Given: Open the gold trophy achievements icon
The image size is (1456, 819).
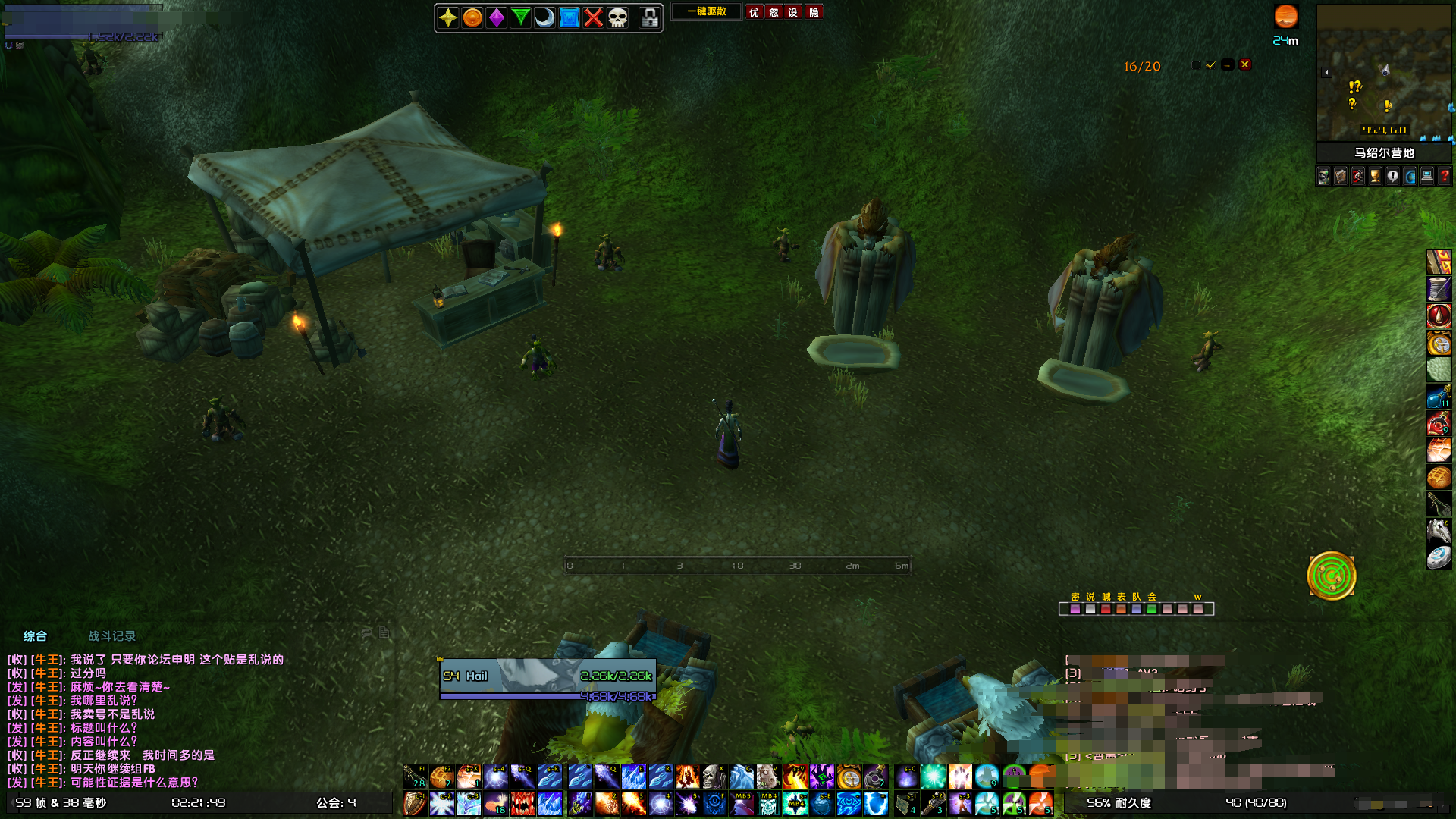Looking at the screenshot, I should click(x=1376, y=177).
